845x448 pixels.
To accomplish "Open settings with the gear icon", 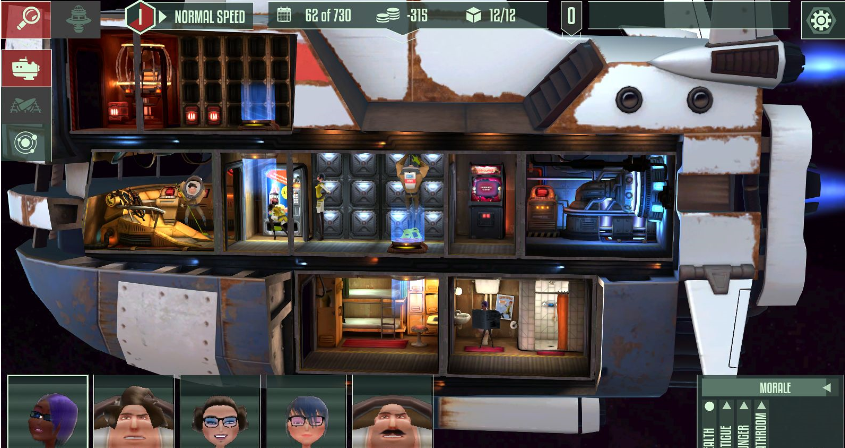I will click(821, 19).
